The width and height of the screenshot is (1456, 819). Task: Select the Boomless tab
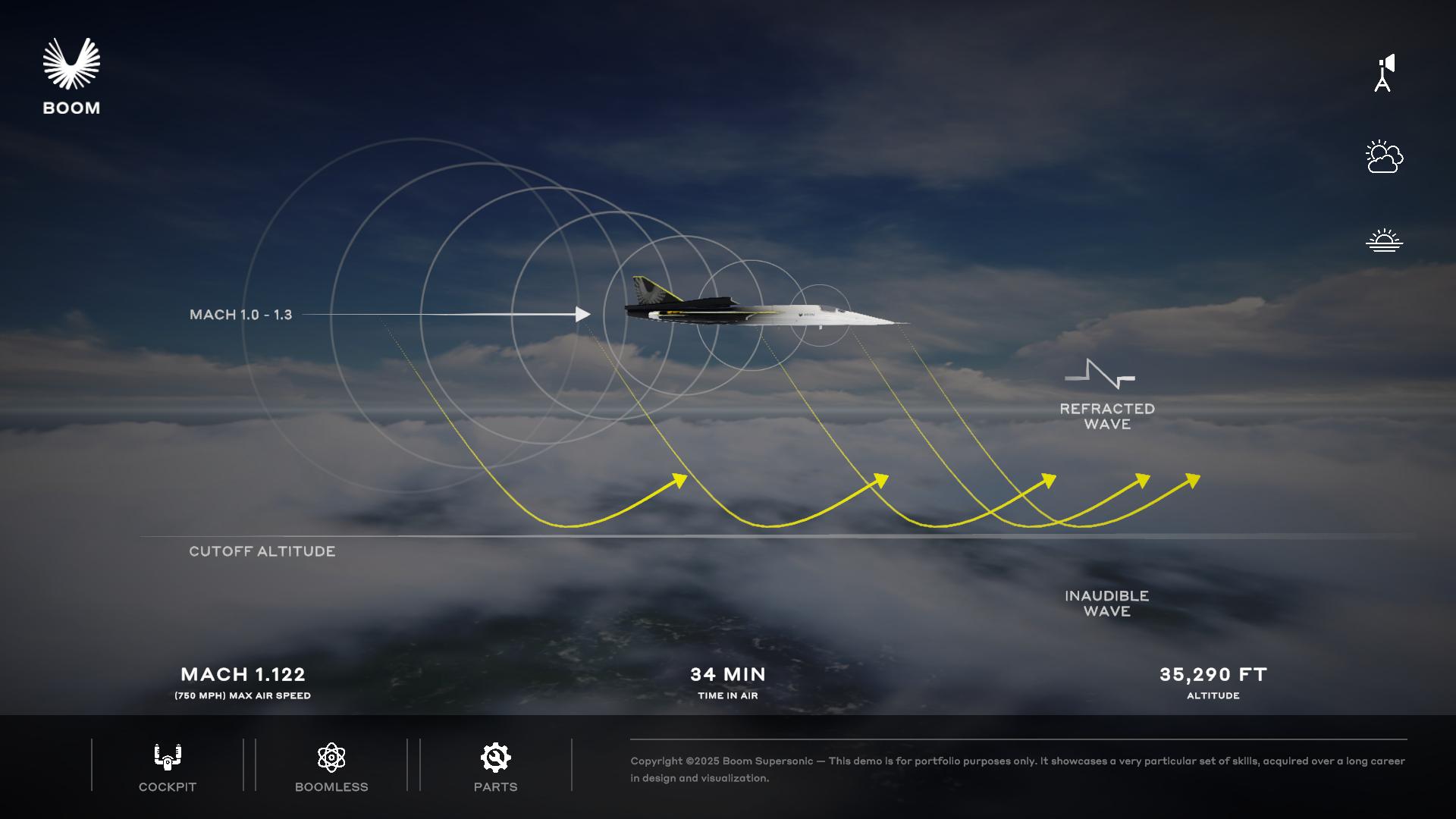(x=331, y=766)
